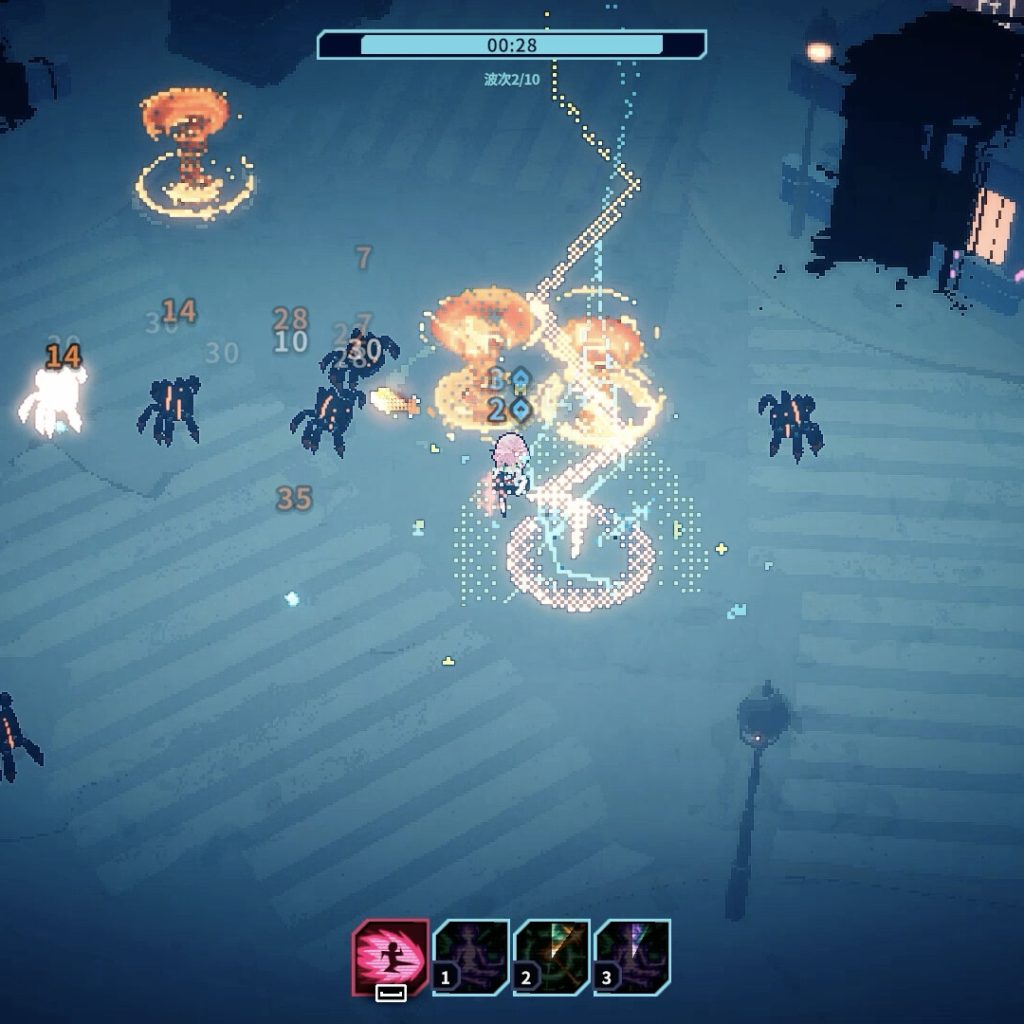Select the skill in slot 3

pos(632,957)
